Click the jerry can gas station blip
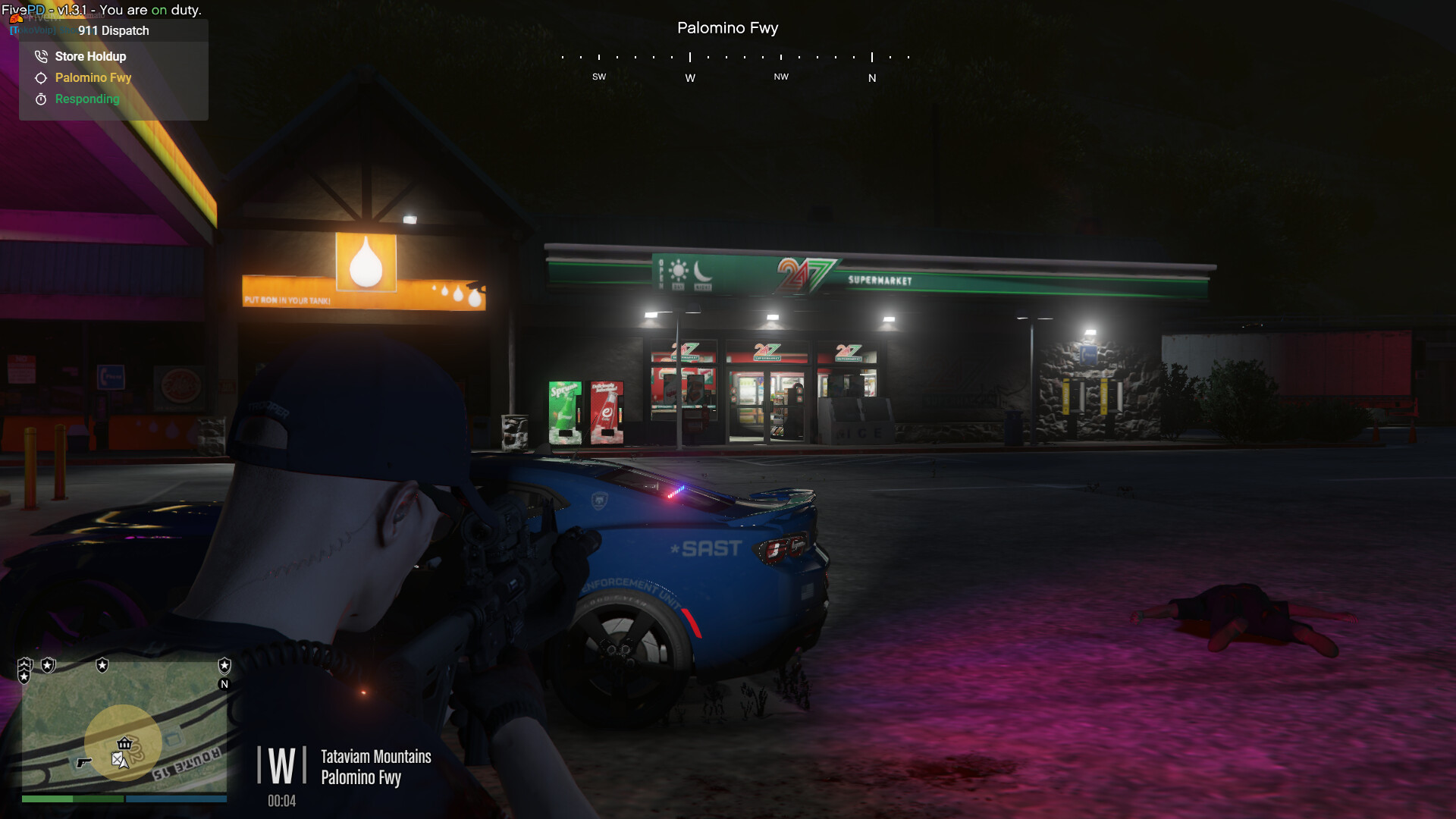The height and width of the screenshot is (819, 1456). click(x=117, y=758)
